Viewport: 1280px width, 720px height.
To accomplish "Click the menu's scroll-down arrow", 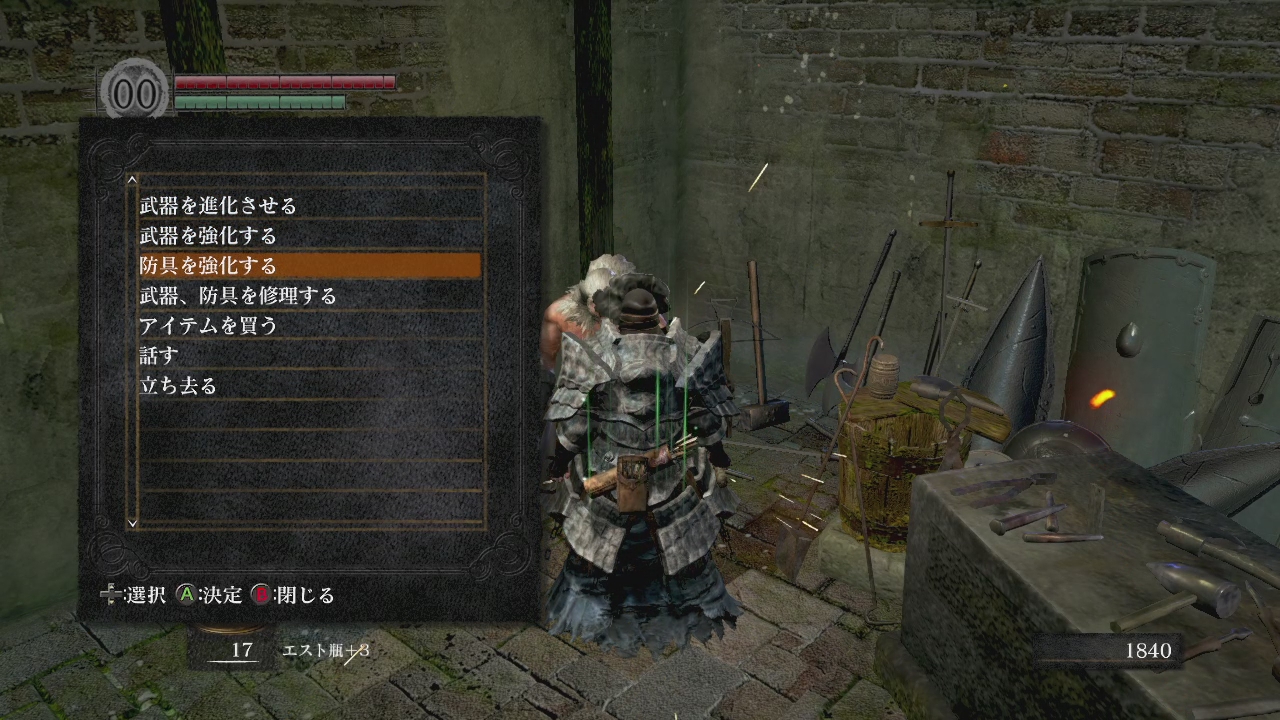I will (132, 521).
